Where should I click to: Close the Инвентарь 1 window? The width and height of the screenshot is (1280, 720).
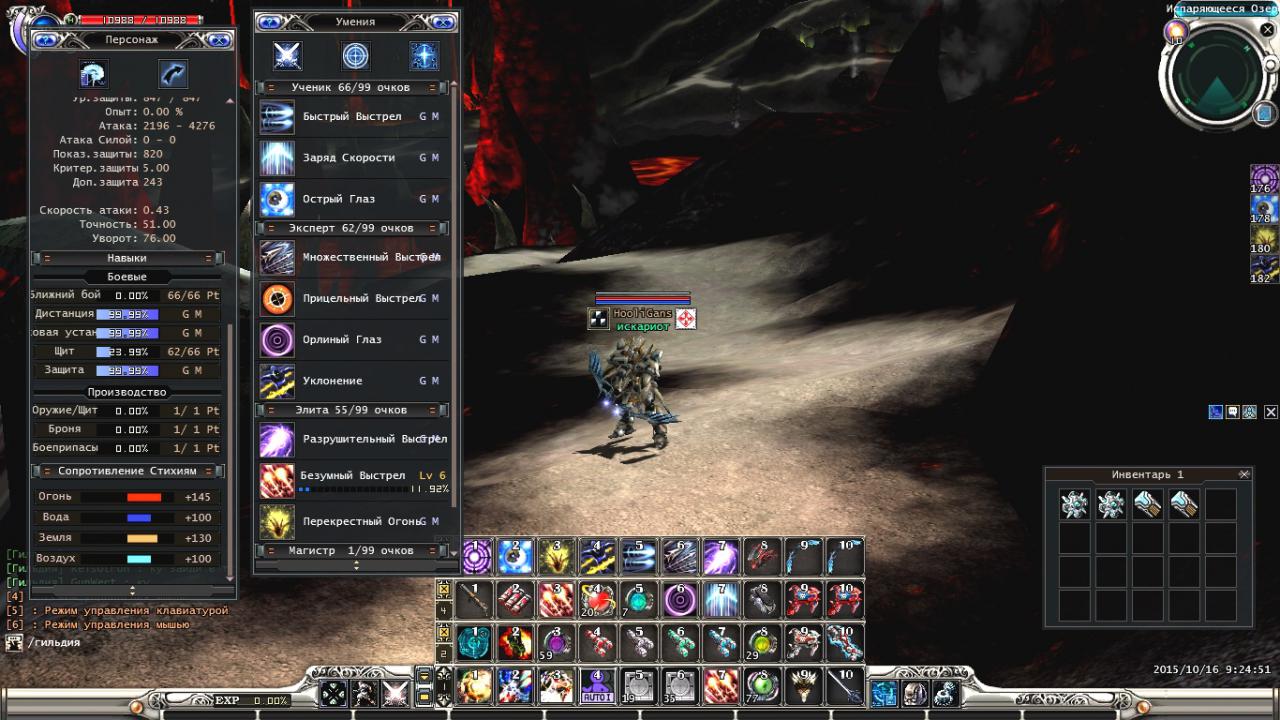point(1244,474)
